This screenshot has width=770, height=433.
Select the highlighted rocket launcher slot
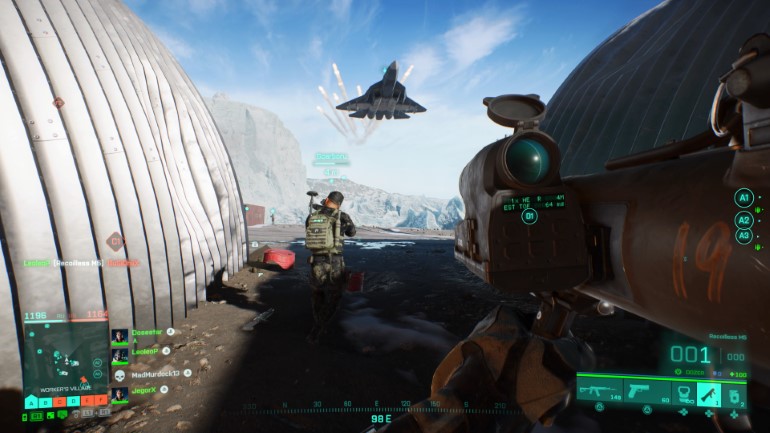pos(708,393)
